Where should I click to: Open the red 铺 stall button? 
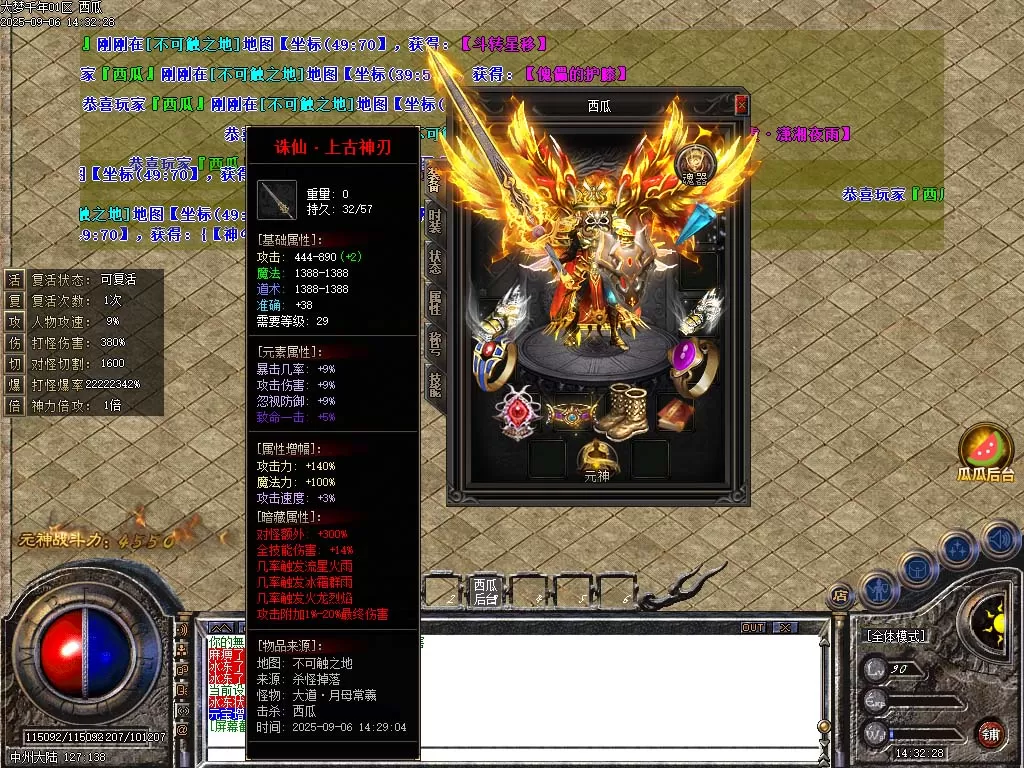990,733
